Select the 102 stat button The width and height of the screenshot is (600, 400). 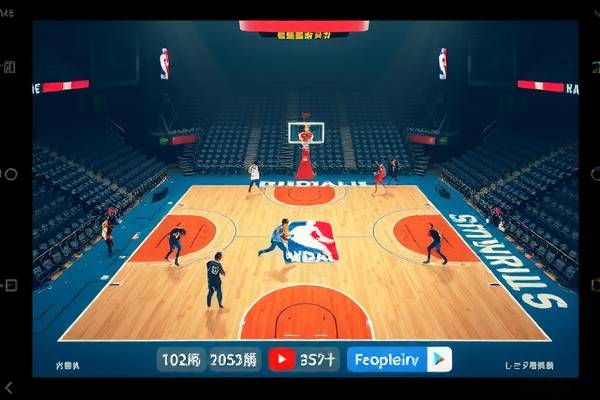pyautogui.click(x=182, y=359)
